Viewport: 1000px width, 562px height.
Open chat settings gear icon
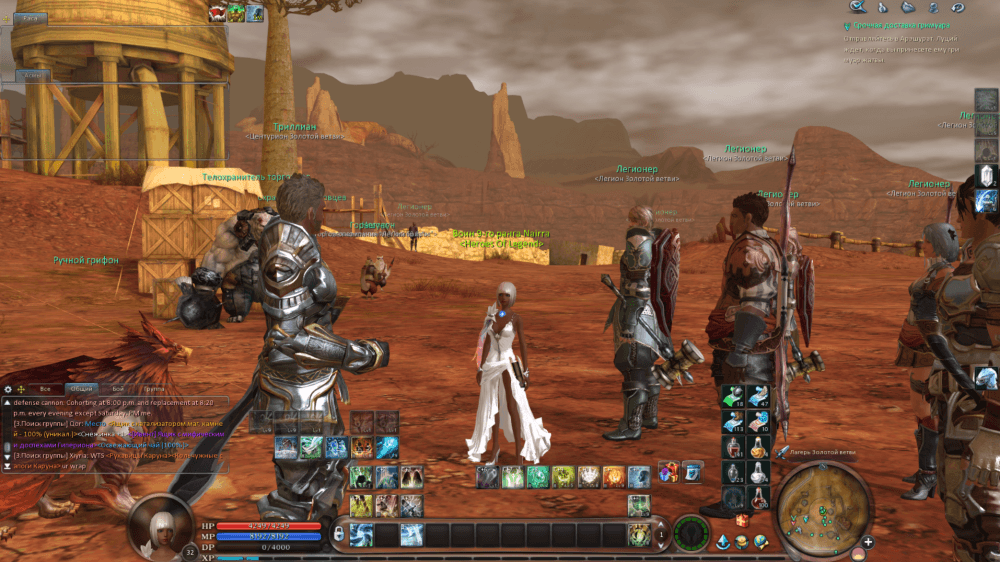8,388
